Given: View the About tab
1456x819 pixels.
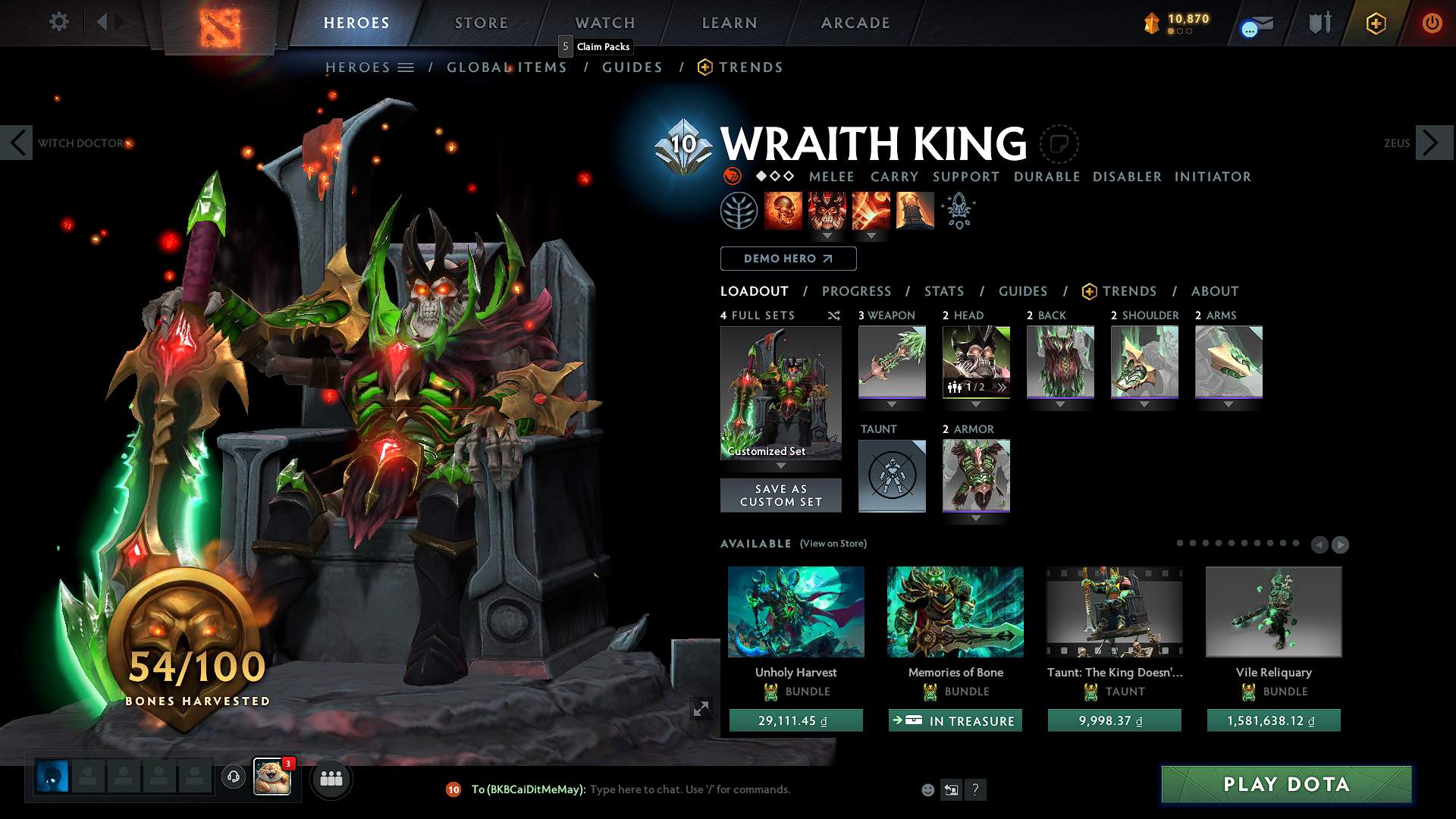Looking at the screenshot, I should tap(1214, 291).
